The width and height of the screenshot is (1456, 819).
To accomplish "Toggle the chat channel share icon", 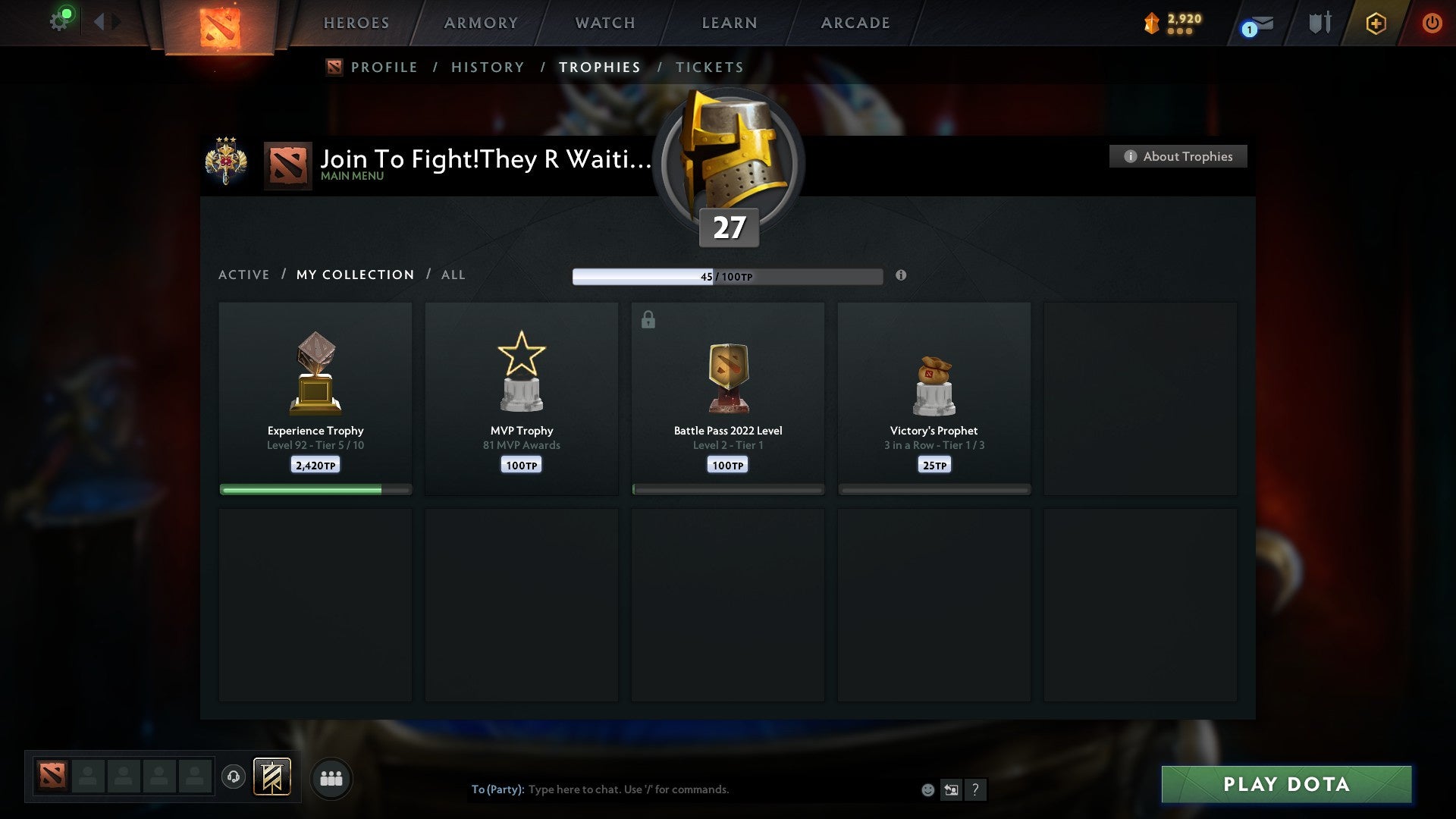I will [951, 789].
